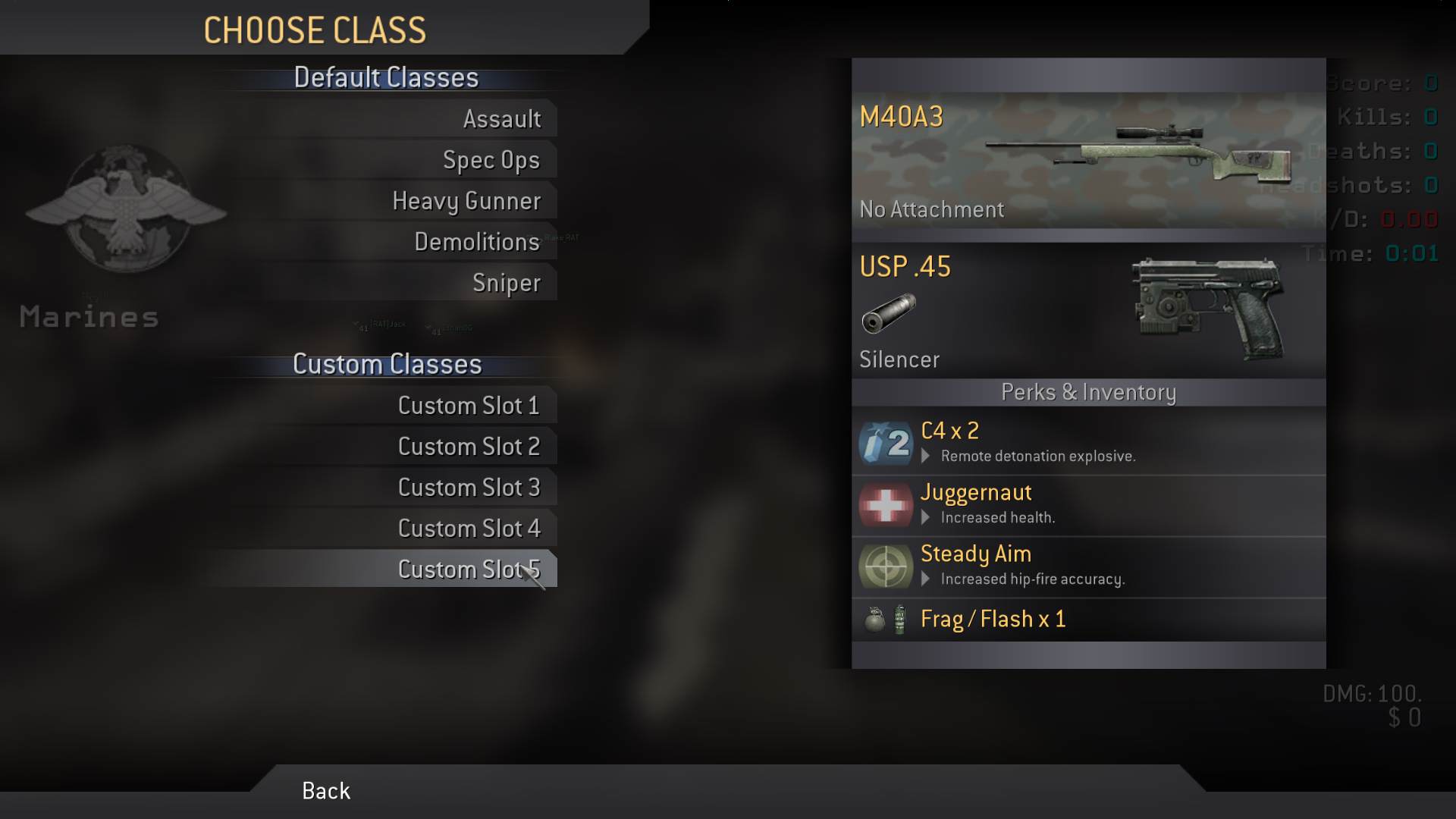
Task: Select the Assault default class
Action: coord(501,119)
